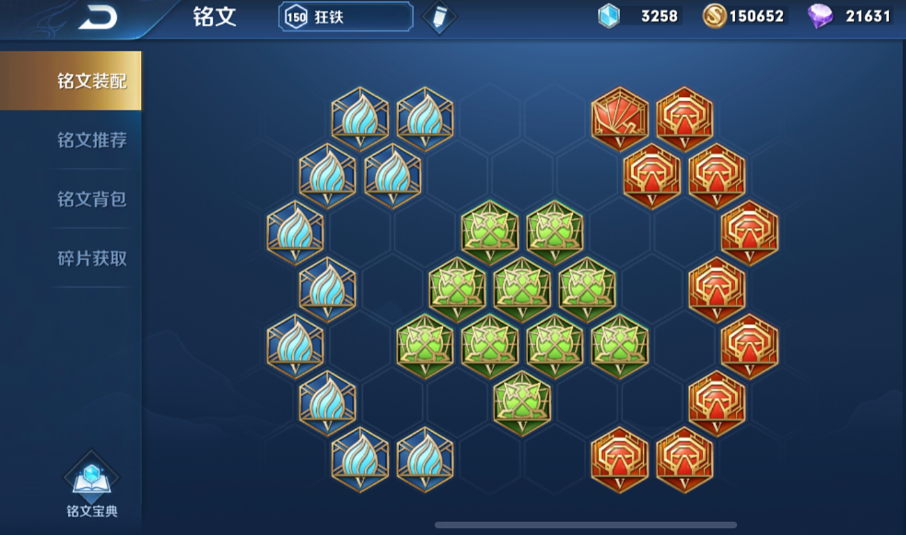906x535 pixels.
Task: Open the 狂铁 rune page dropdown
Action: [346, 17]
